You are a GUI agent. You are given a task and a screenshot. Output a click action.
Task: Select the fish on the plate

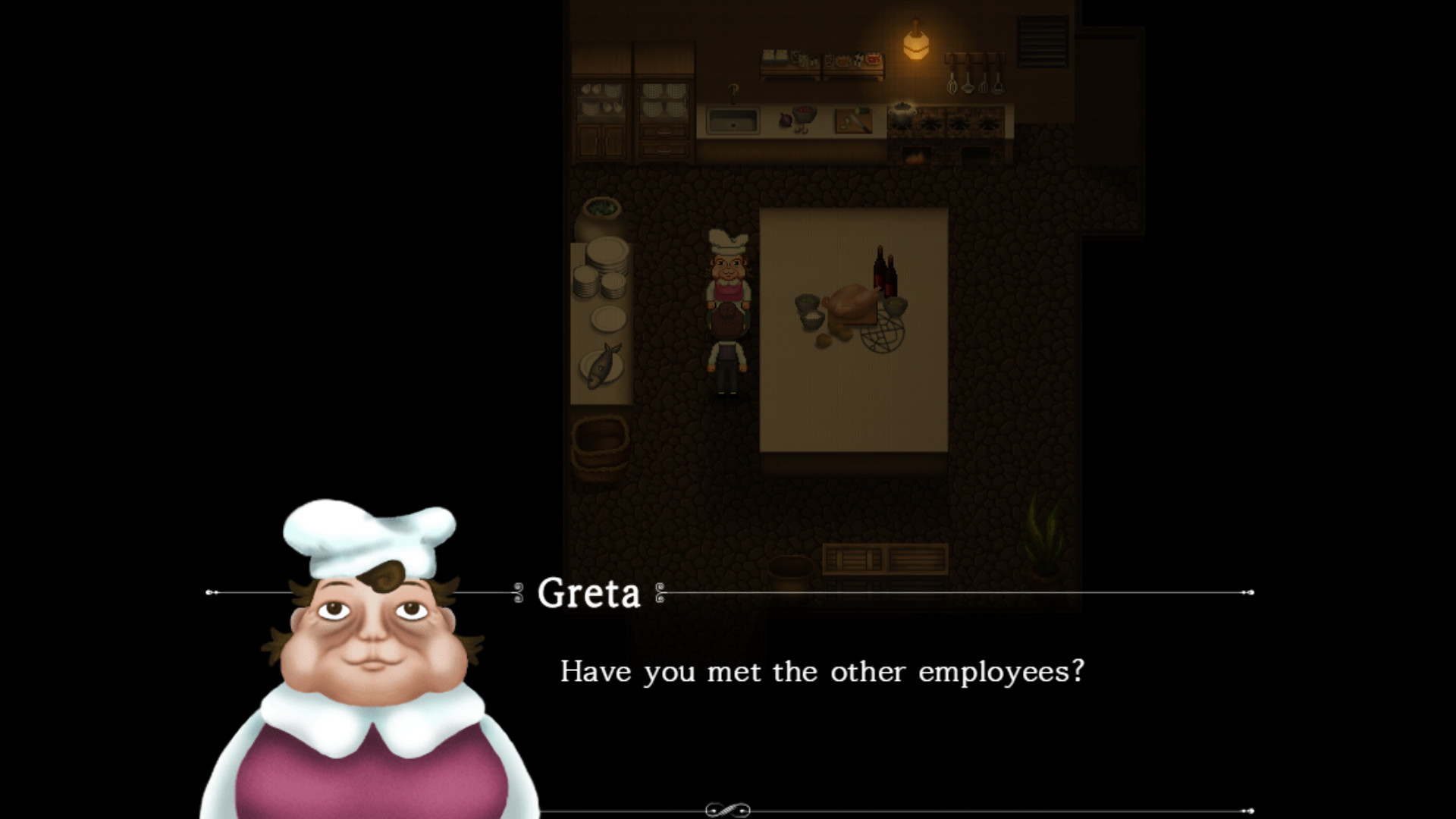click(601, 364)
